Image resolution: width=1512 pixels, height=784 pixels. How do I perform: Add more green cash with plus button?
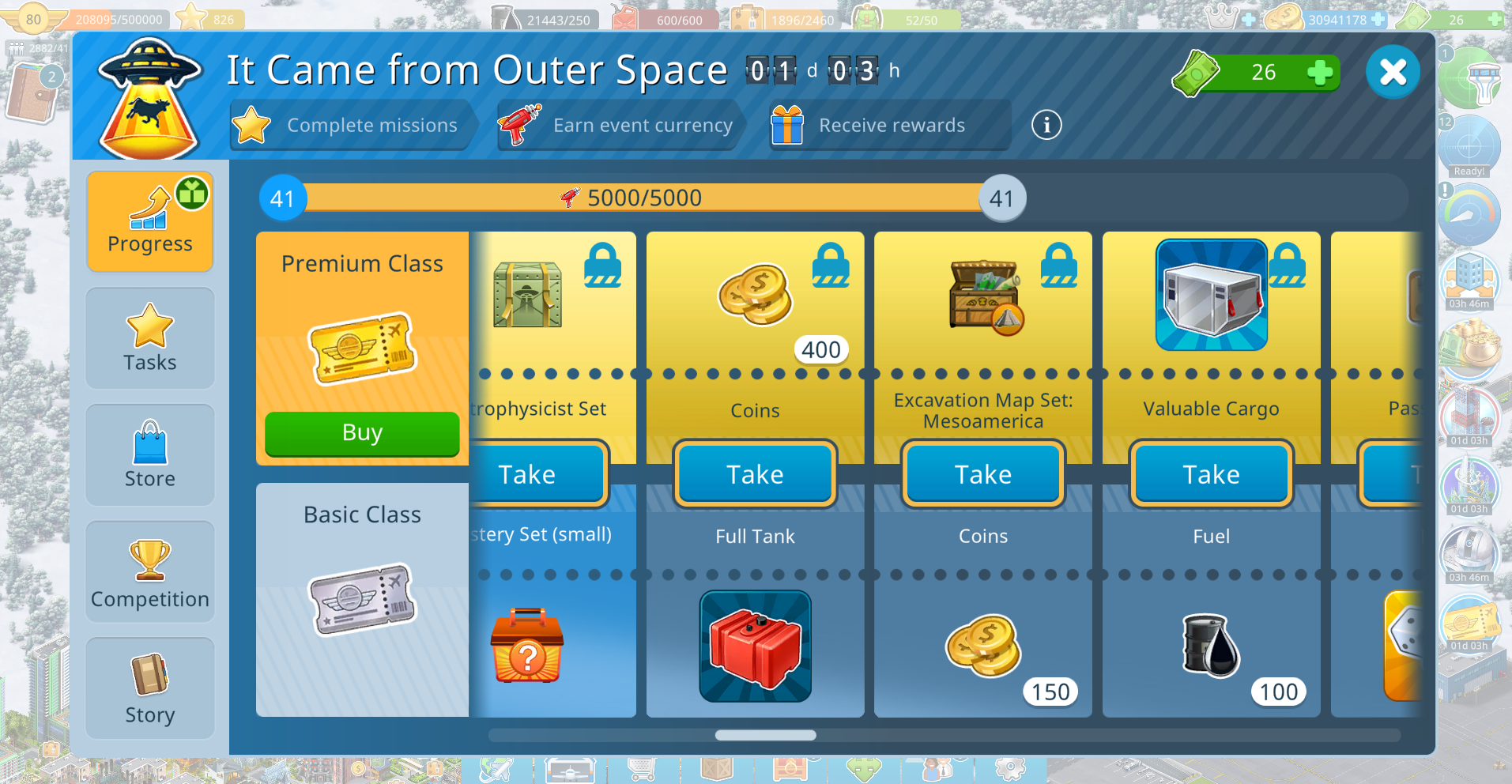[x=1320, y=73]
